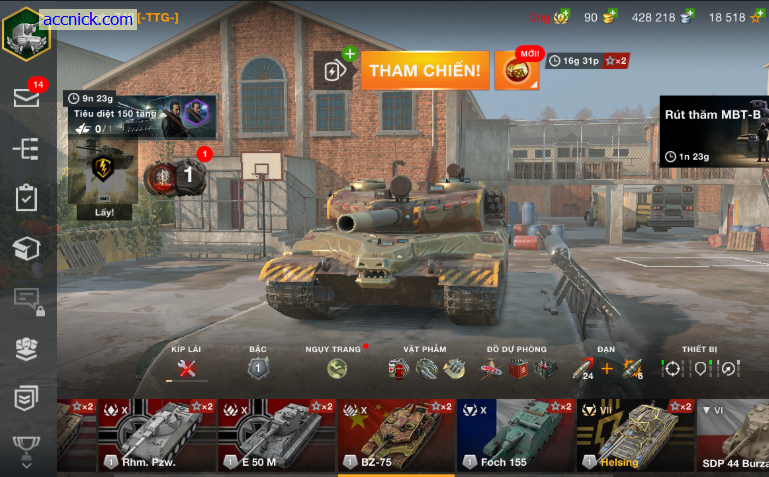Screen dimensions: 769x477
Task: Open the missions clipboard icon
Action: coord(26,198)
